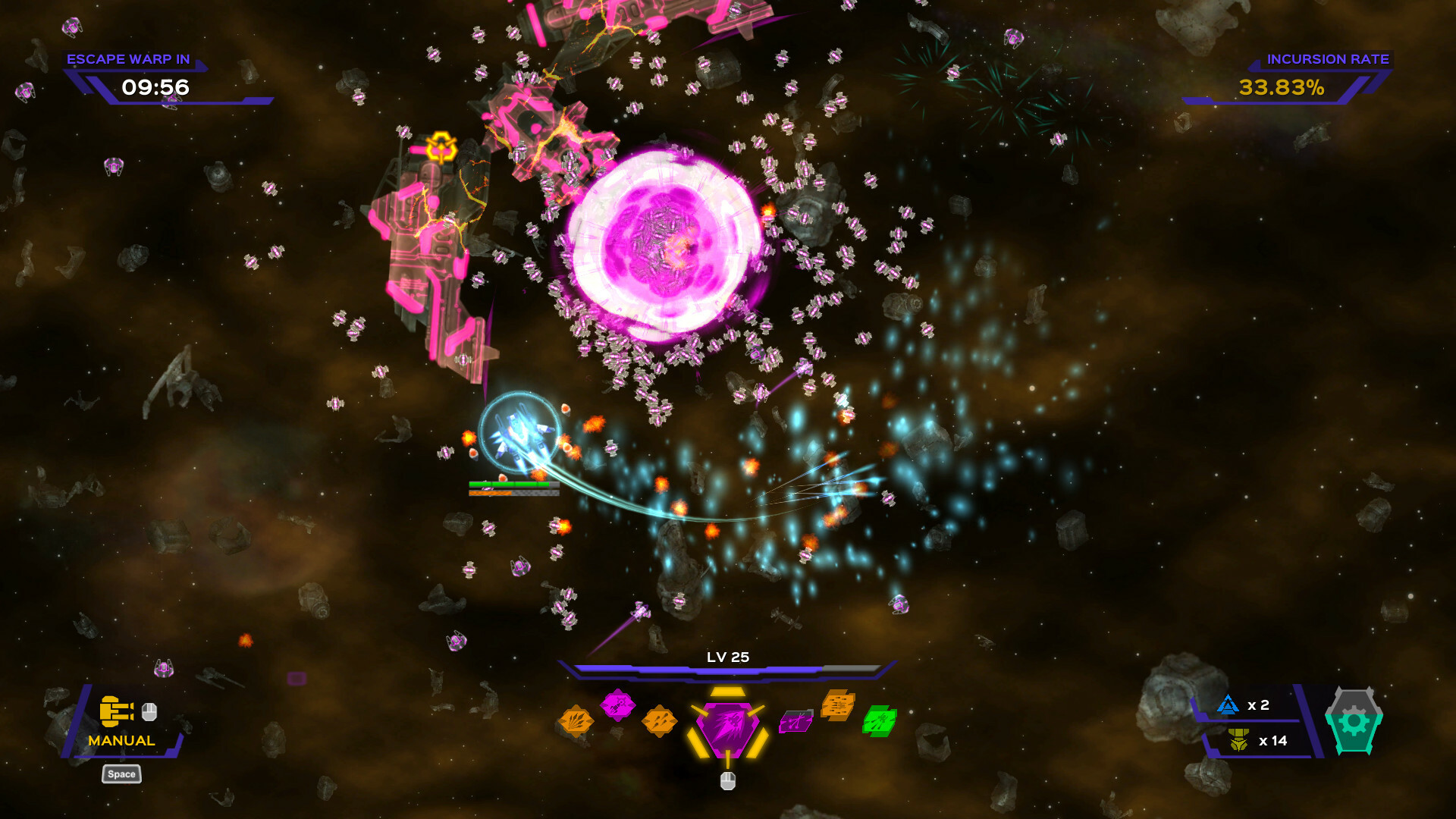Click the Space key prompt to switch modes
This screenshot has width=1456, height=819.
(x=121, y=774)
